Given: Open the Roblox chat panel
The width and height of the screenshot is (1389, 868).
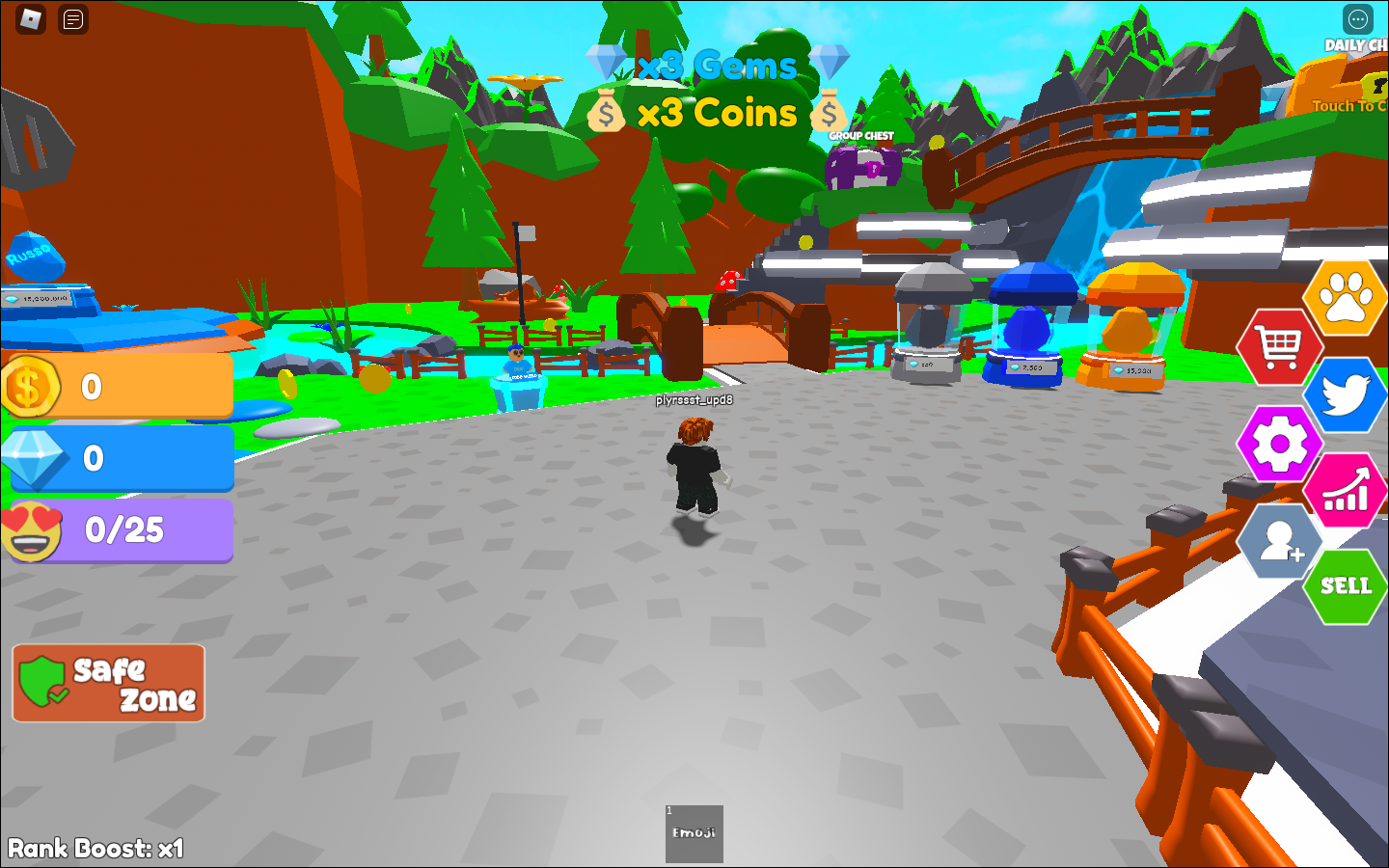Looking at the screenshot, I should (71, 19).
